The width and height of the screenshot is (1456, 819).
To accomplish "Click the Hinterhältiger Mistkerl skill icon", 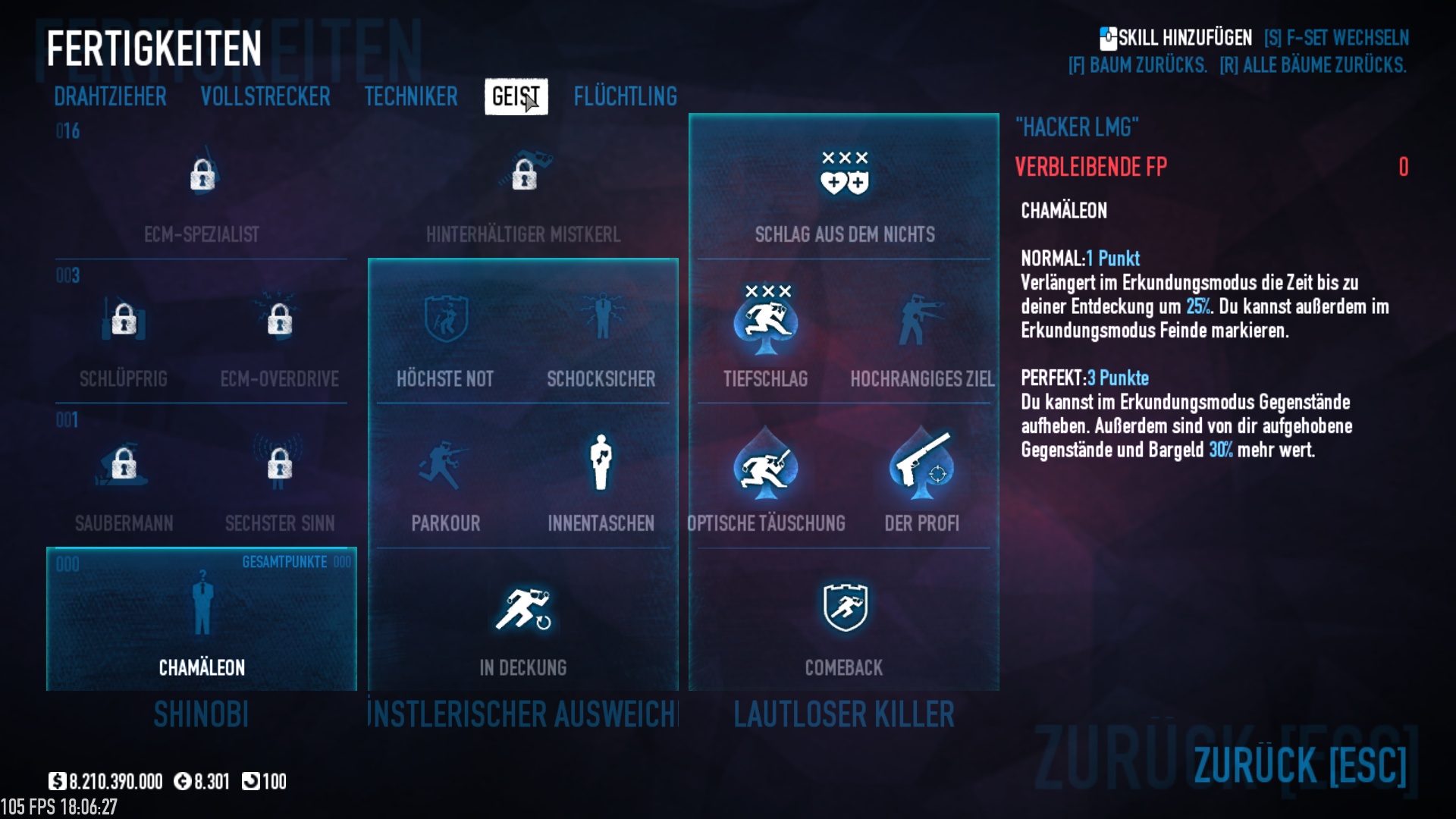I will click(523, 174).
